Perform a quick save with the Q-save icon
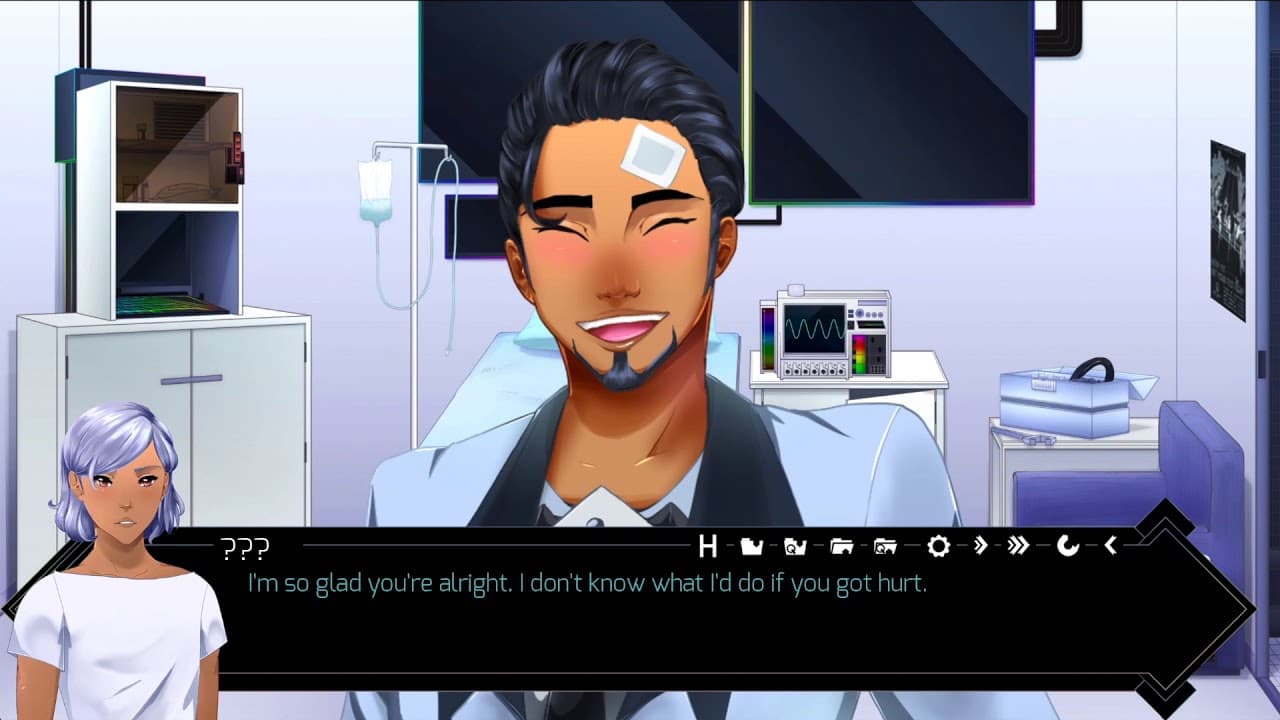Image resolution: width=1280 pixels, height=720 pixels. (795, 545)
